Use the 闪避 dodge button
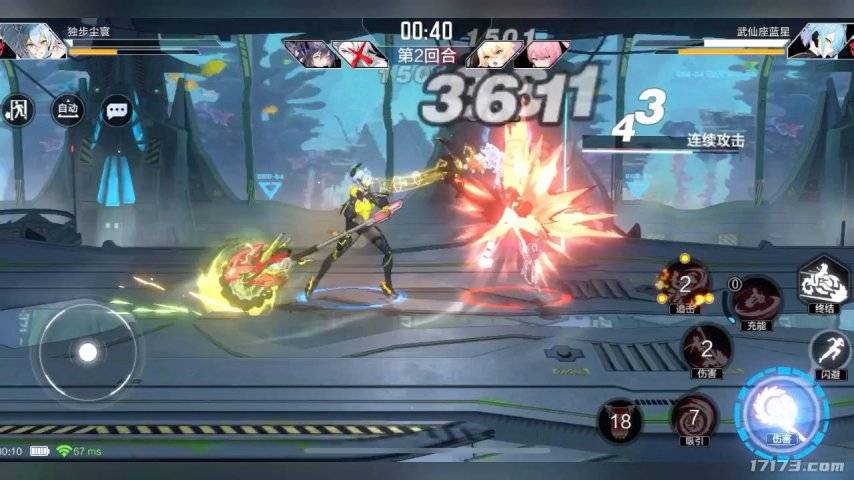The height and width of the screenshot is (480, 854). click(x=831, y=351)
